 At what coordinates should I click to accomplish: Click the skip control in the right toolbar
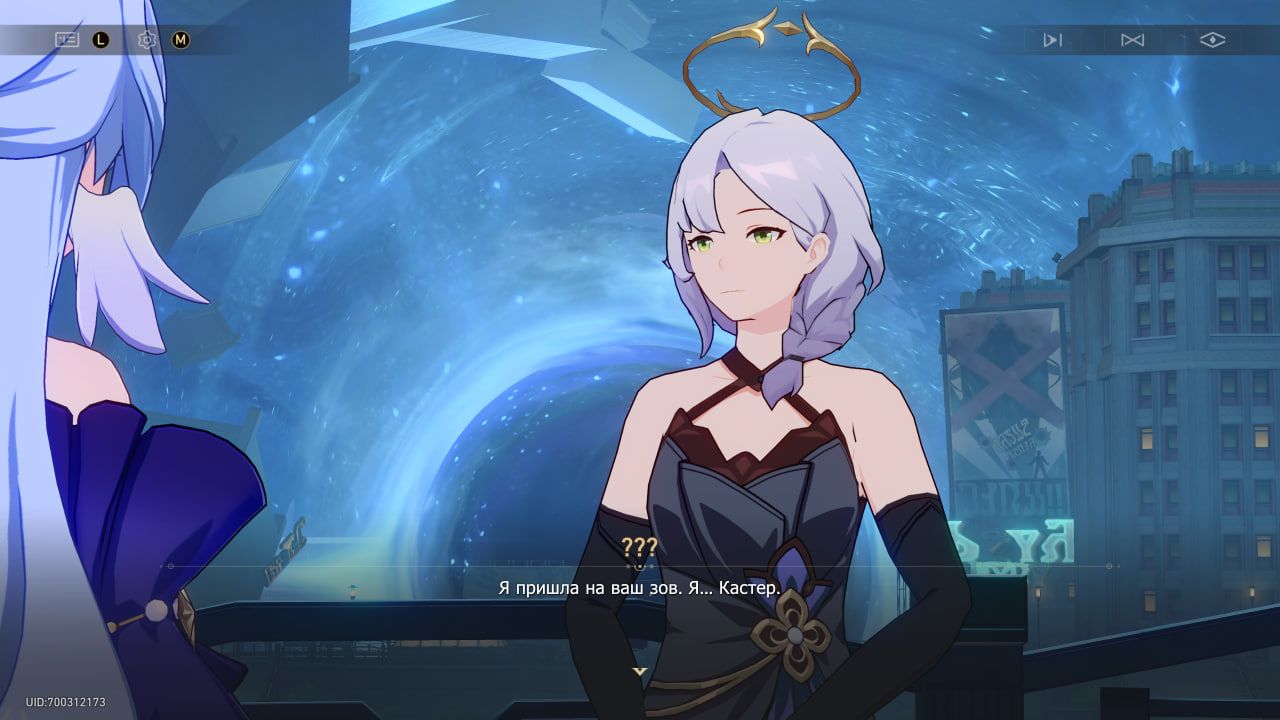1053,39
